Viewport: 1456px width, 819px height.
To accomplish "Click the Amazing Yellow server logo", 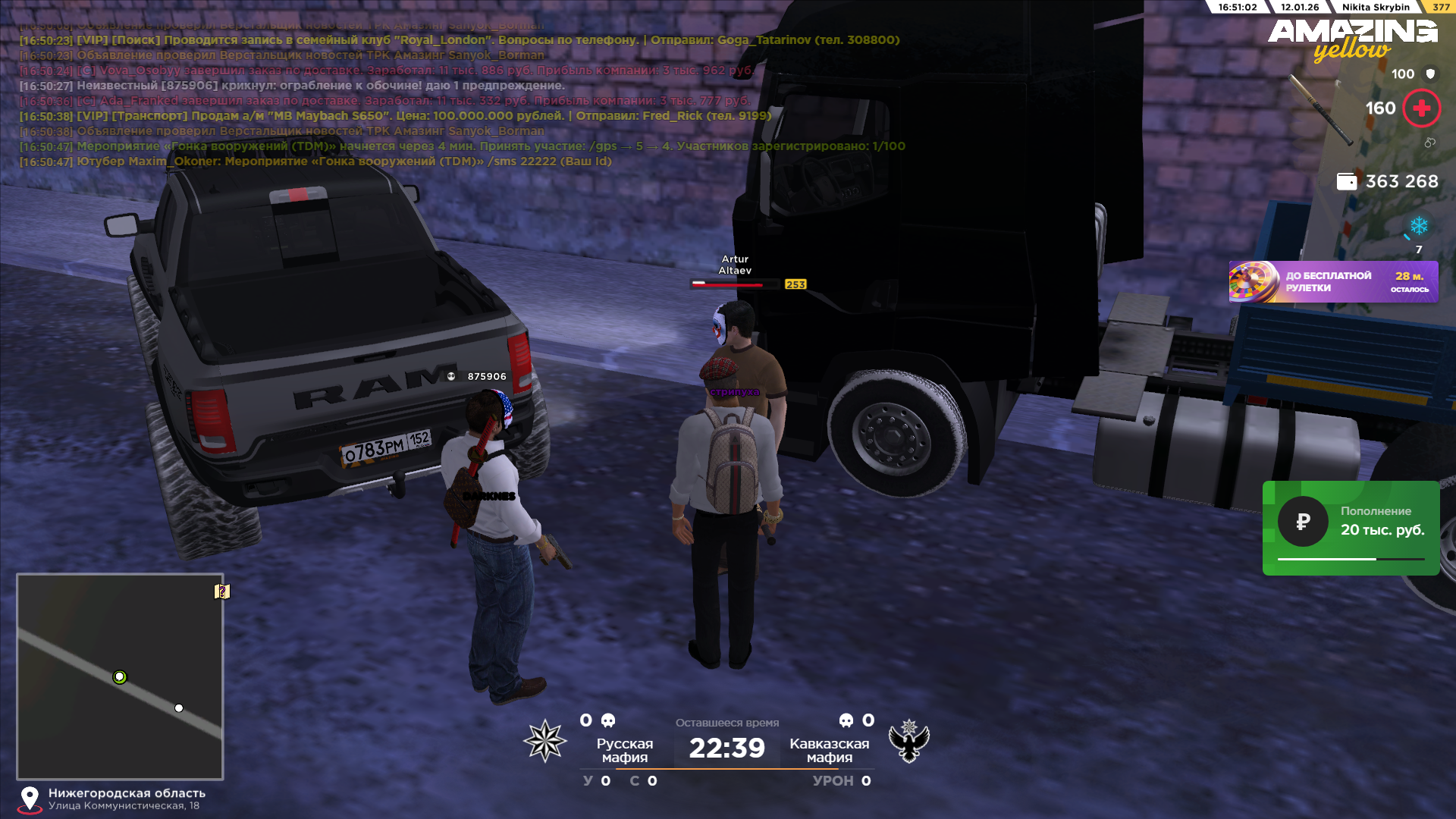I will point(1352,39).
